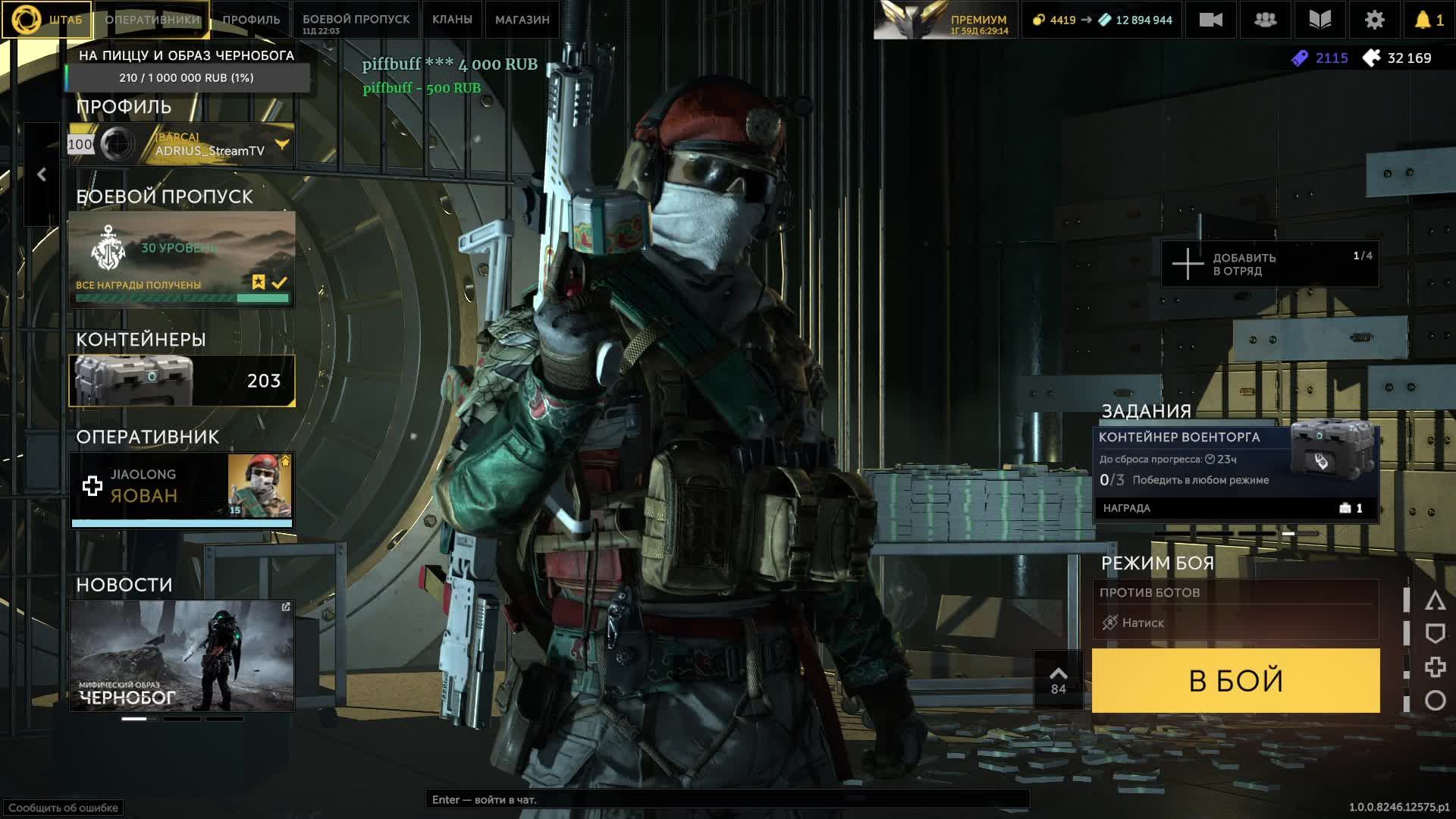The height and width of the screenshot is (819, 1456).
Task: Start the match with В БОЙ
Action: 1235,680
